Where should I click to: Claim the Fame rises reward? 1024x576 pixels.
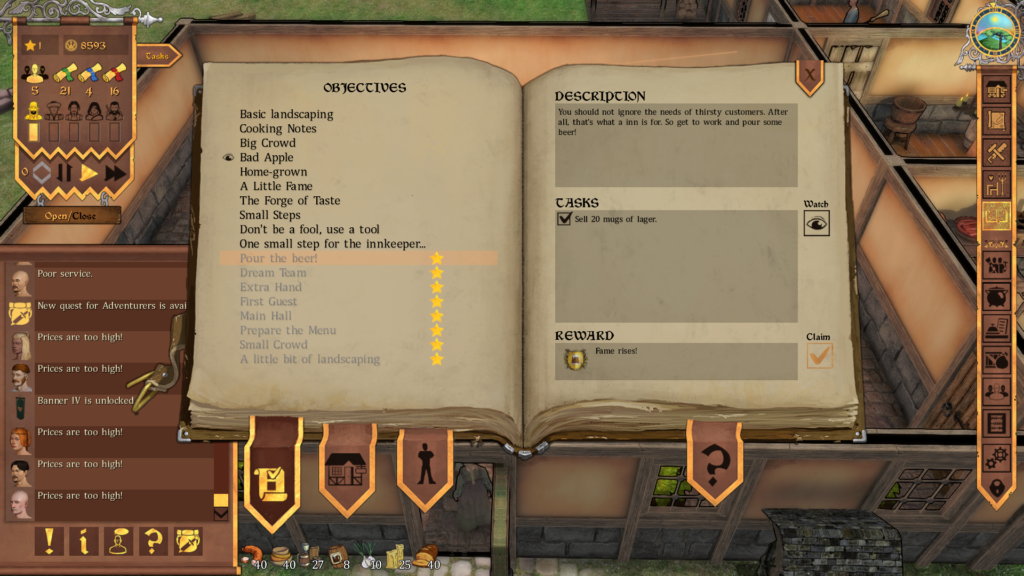819,356
